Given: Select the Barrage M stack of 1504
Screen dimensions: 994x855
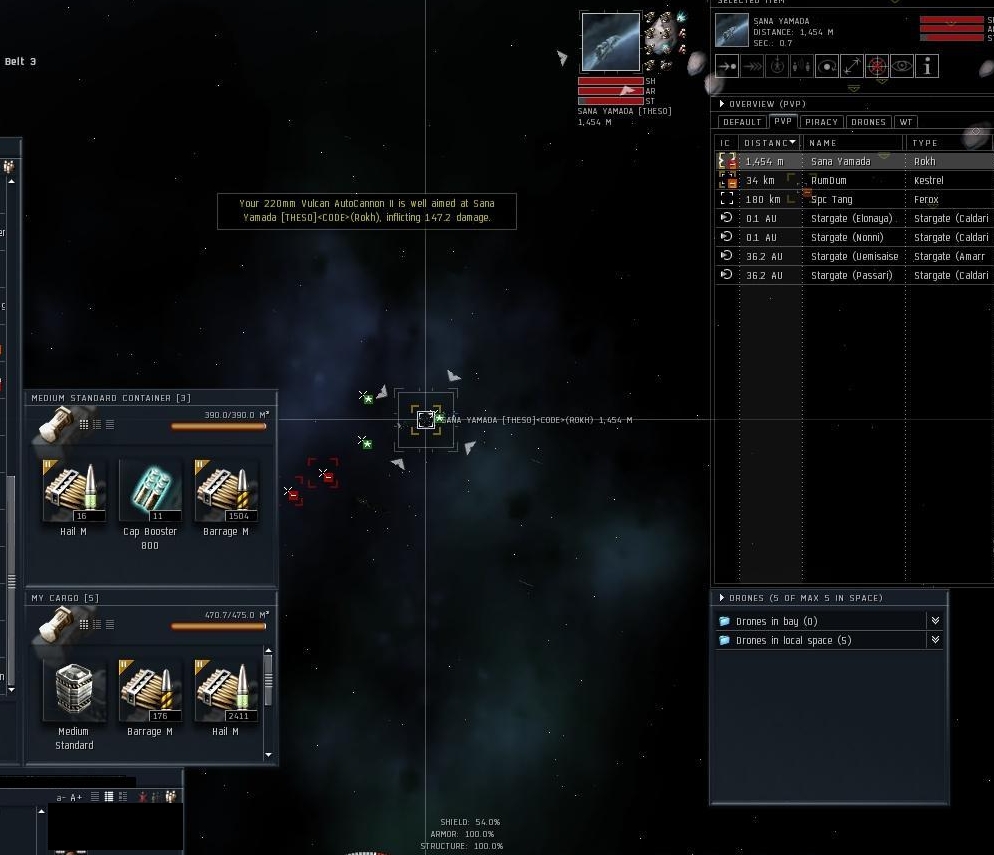Looking at the screenshot, I should pos(226,491).
